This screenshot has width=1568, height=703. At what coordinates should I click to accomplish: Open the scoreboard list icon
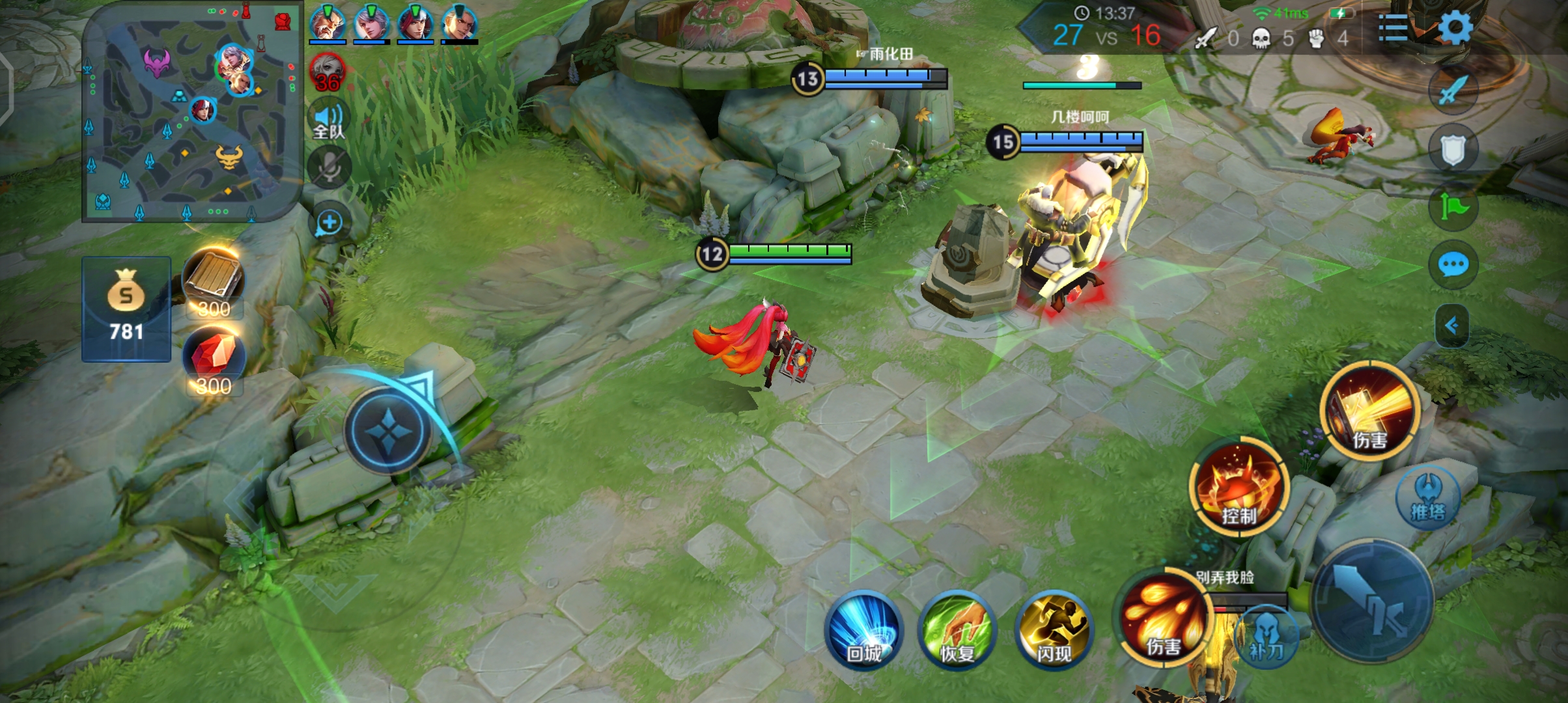tap(1393, 28)
